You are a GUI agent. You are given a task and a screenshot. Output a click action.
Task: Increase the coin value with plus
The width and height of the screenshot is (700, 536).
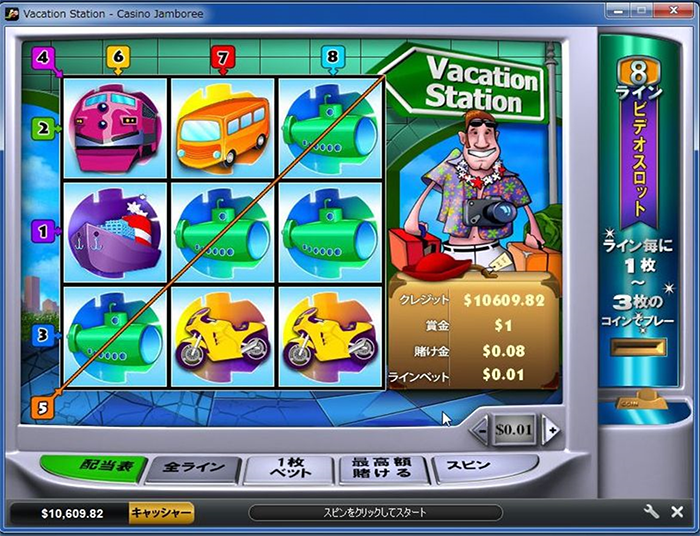tap(549, 430)
